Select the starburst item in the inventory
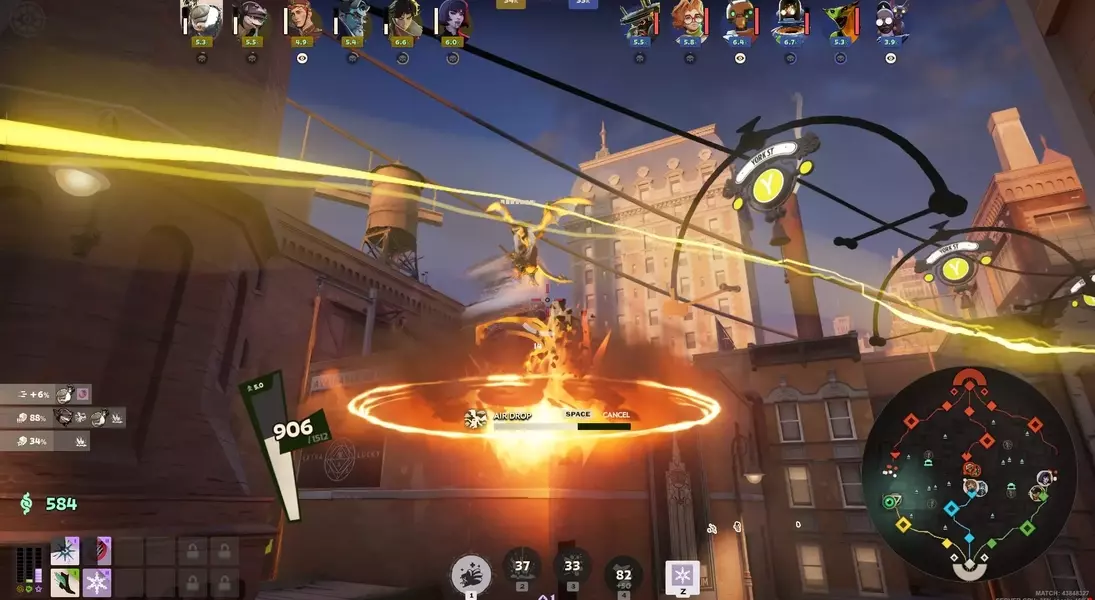Image resolution: width=1095 pixels, height=600 pixels. coord(65,551)
